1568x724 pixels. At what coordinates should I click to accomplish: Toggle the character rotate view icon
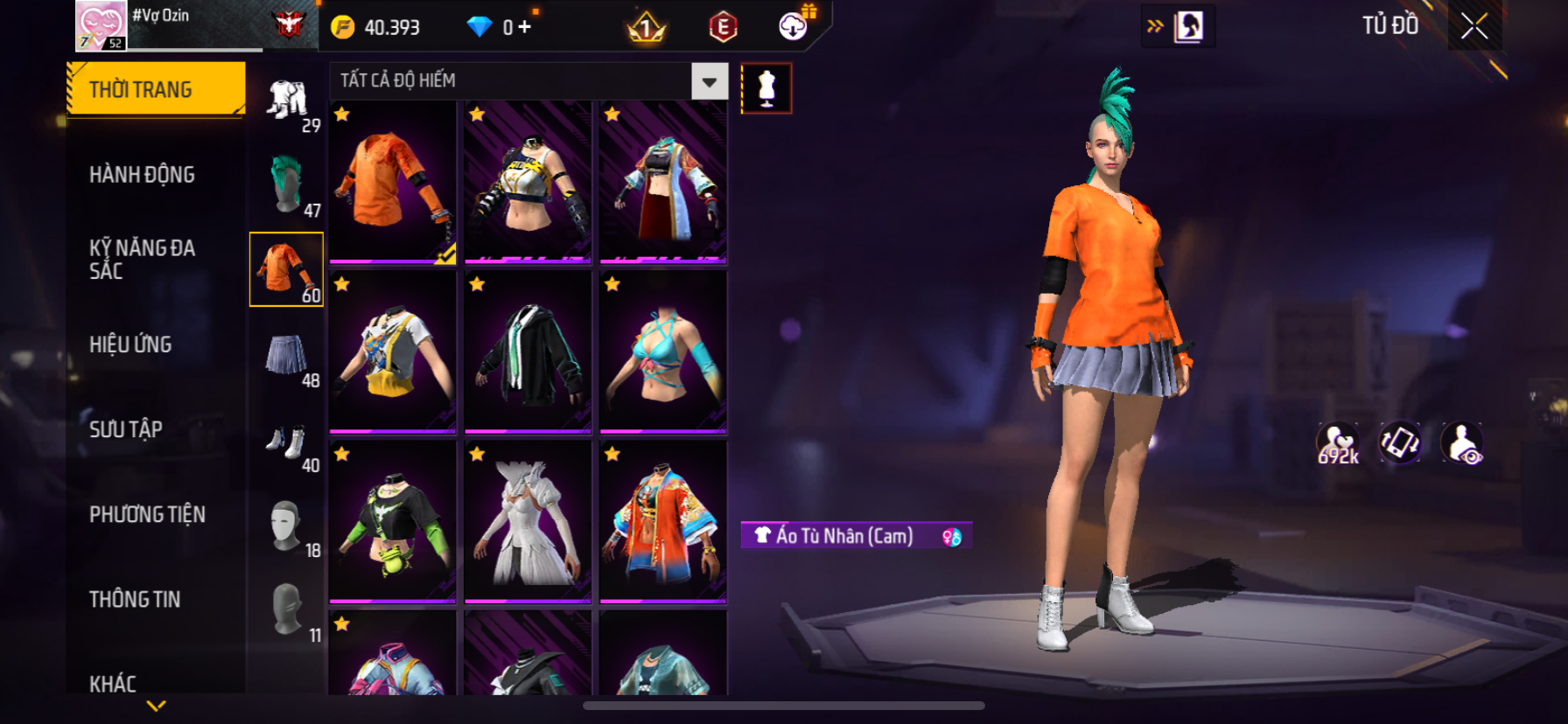(x=1400, y=442)
